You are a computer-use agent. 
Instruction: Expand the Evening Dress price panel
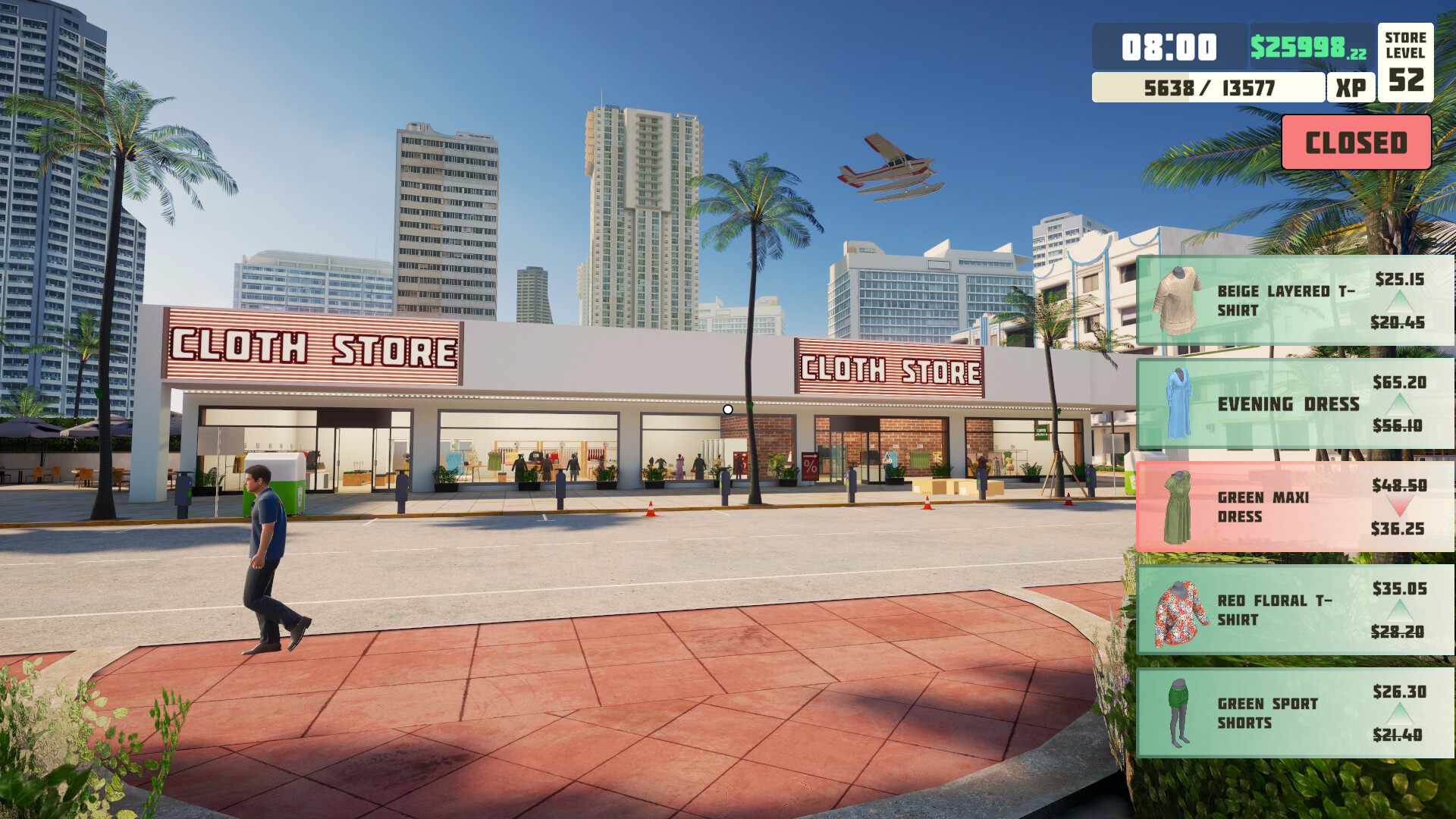pos(1289,404)
